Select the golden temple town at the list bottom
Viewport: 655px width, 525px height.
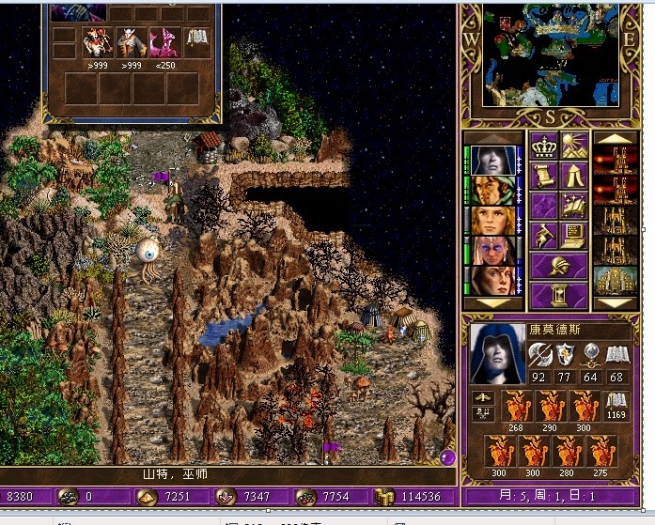pos(615,280)
